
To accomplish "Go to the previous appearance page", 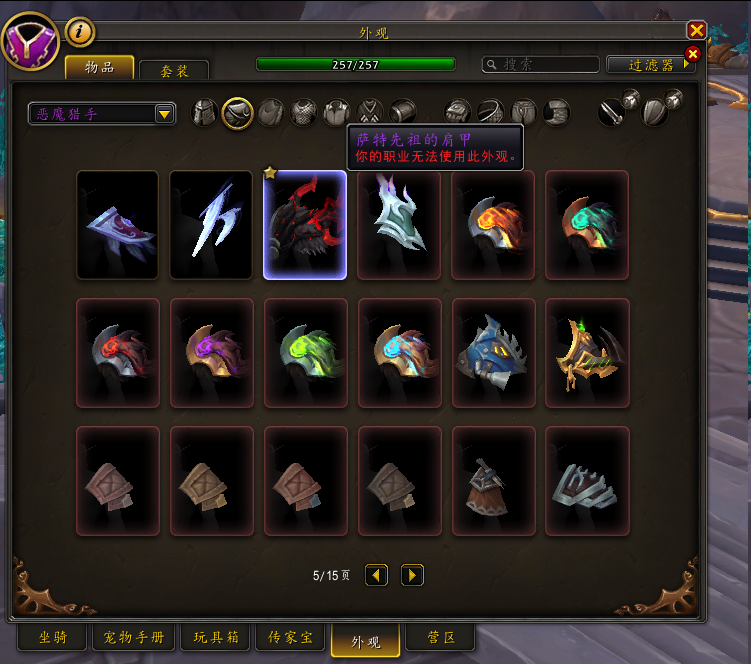I will coord(376,575).
